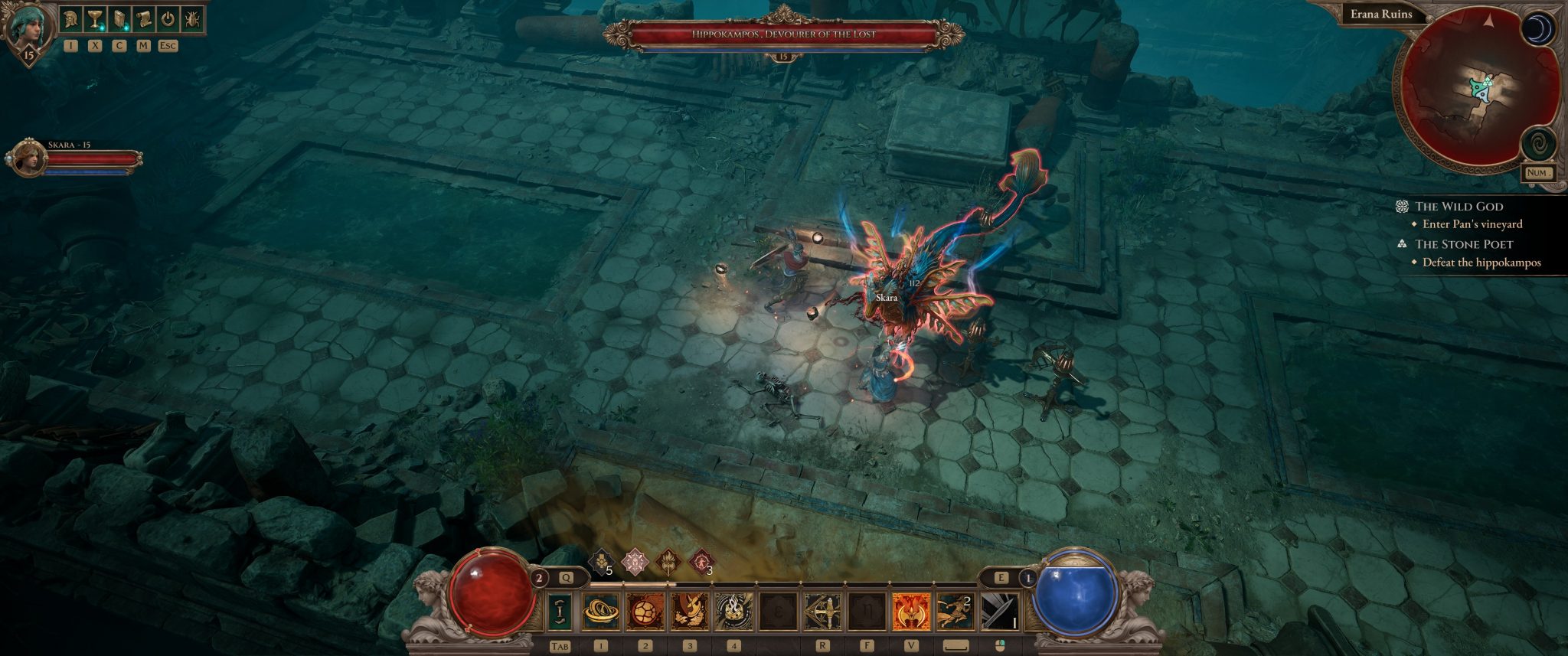1568x656 pixels.
Task: Activate the glowing orange double-axe skill
Action: pos(911,612)
